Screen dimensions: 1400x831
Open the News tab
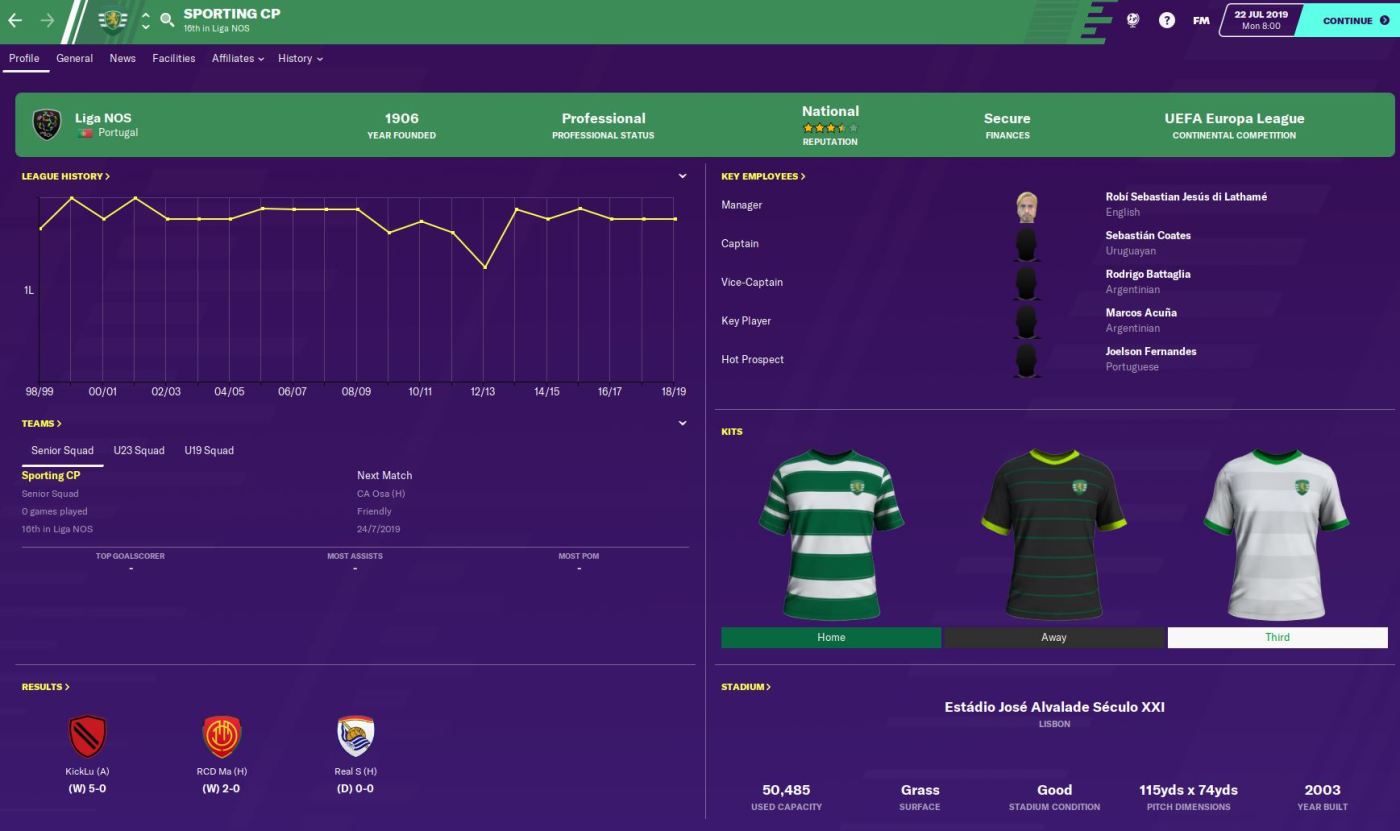coord(123,58)
